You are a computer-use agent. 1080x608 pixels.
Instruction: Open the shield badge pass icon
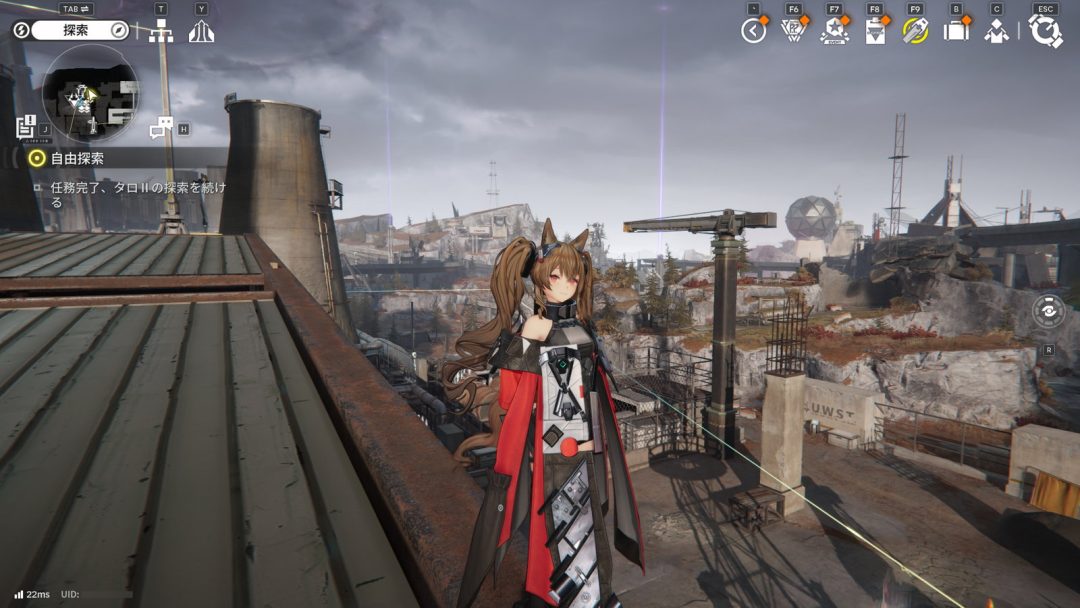point(794,30)
